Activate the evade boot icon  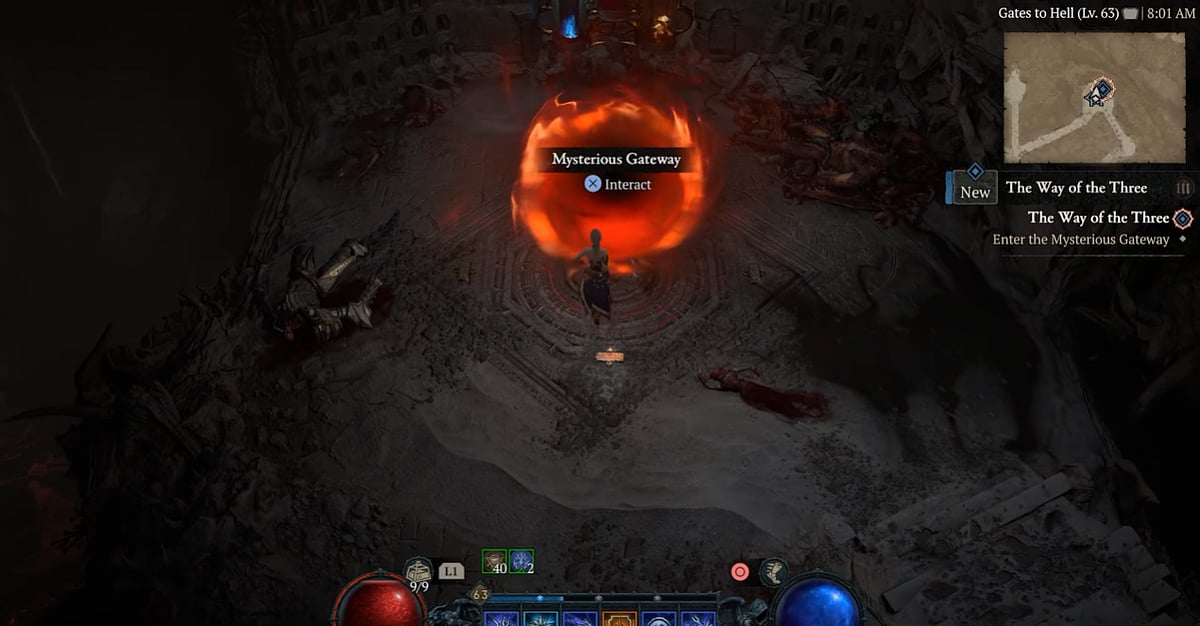(x=774, y=572)
